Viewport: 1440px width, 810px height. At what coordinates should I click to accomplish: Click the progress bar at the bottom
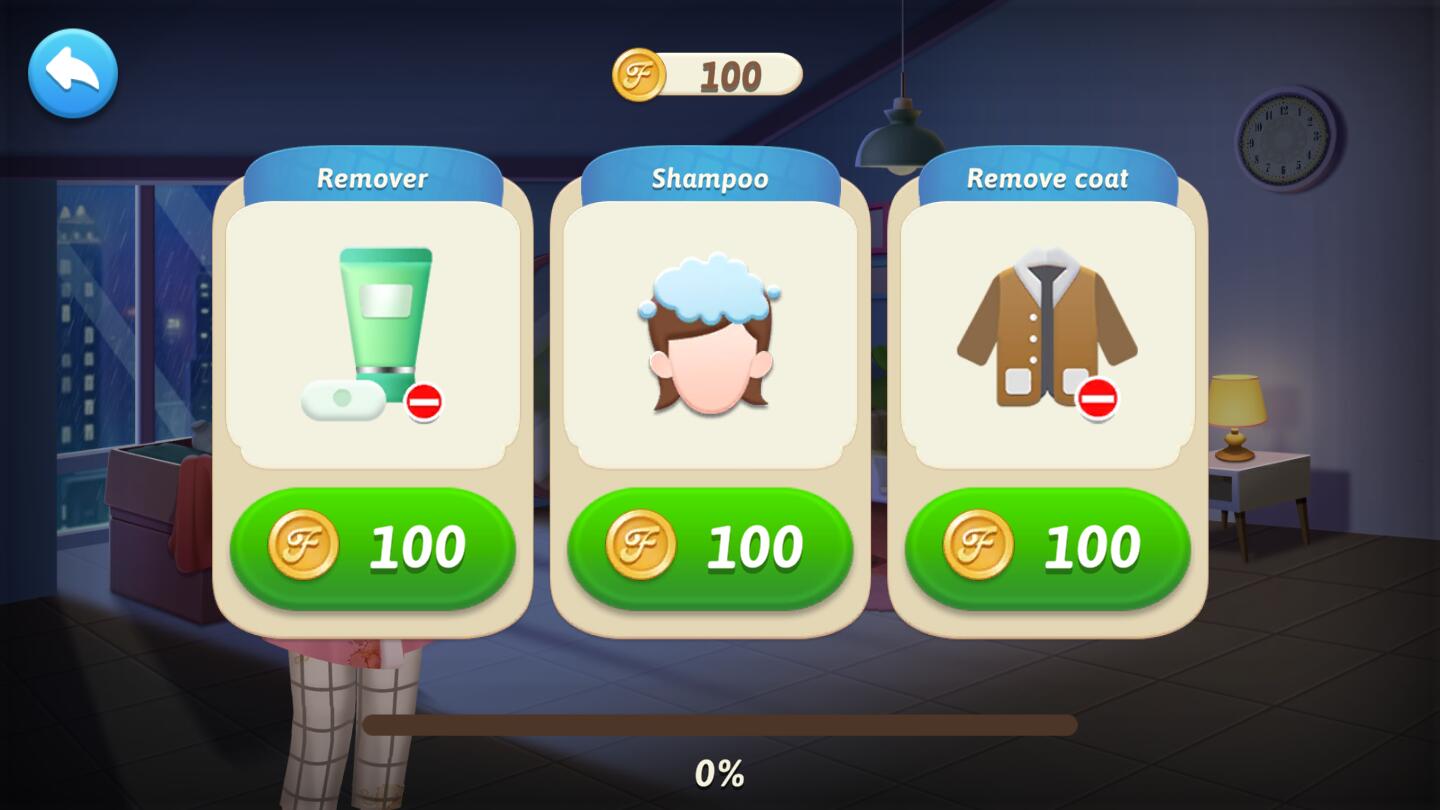tap(720, 724)
